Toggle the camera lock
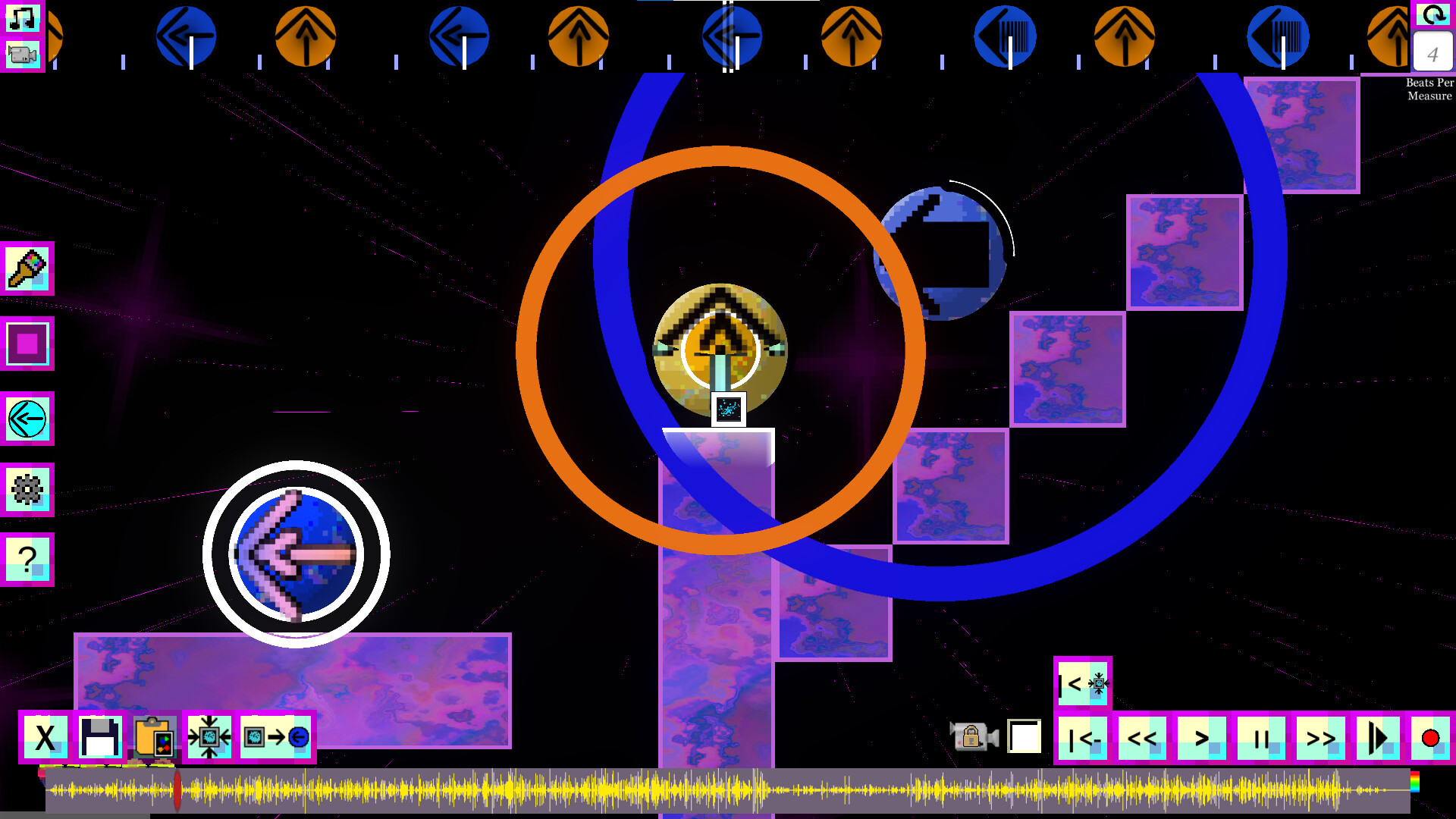 click(973, 736)
